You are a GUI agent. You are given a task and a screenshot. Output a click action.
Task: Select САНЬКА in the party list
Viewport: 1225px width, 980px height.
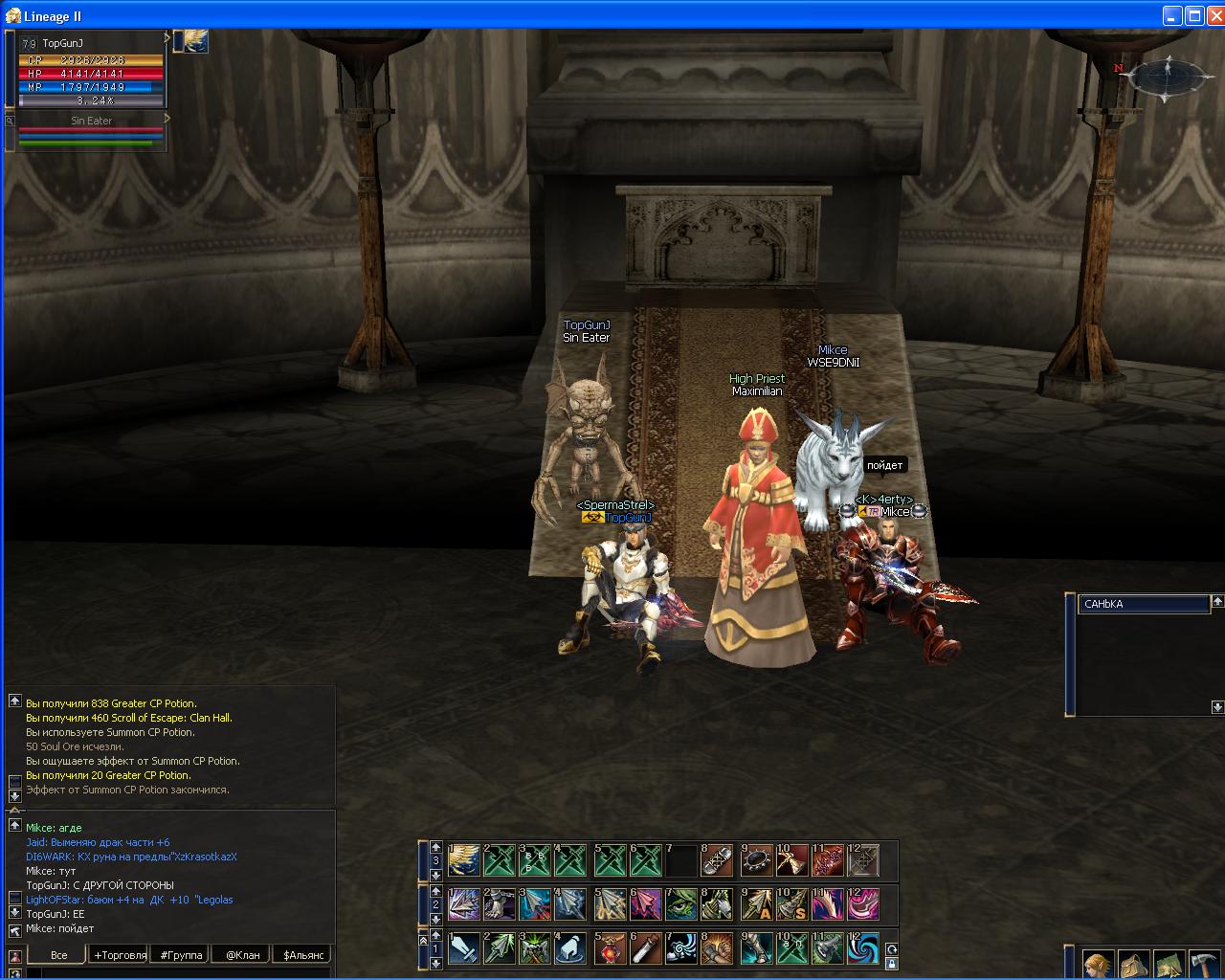pyautogui.click(x=1144, y=604)
